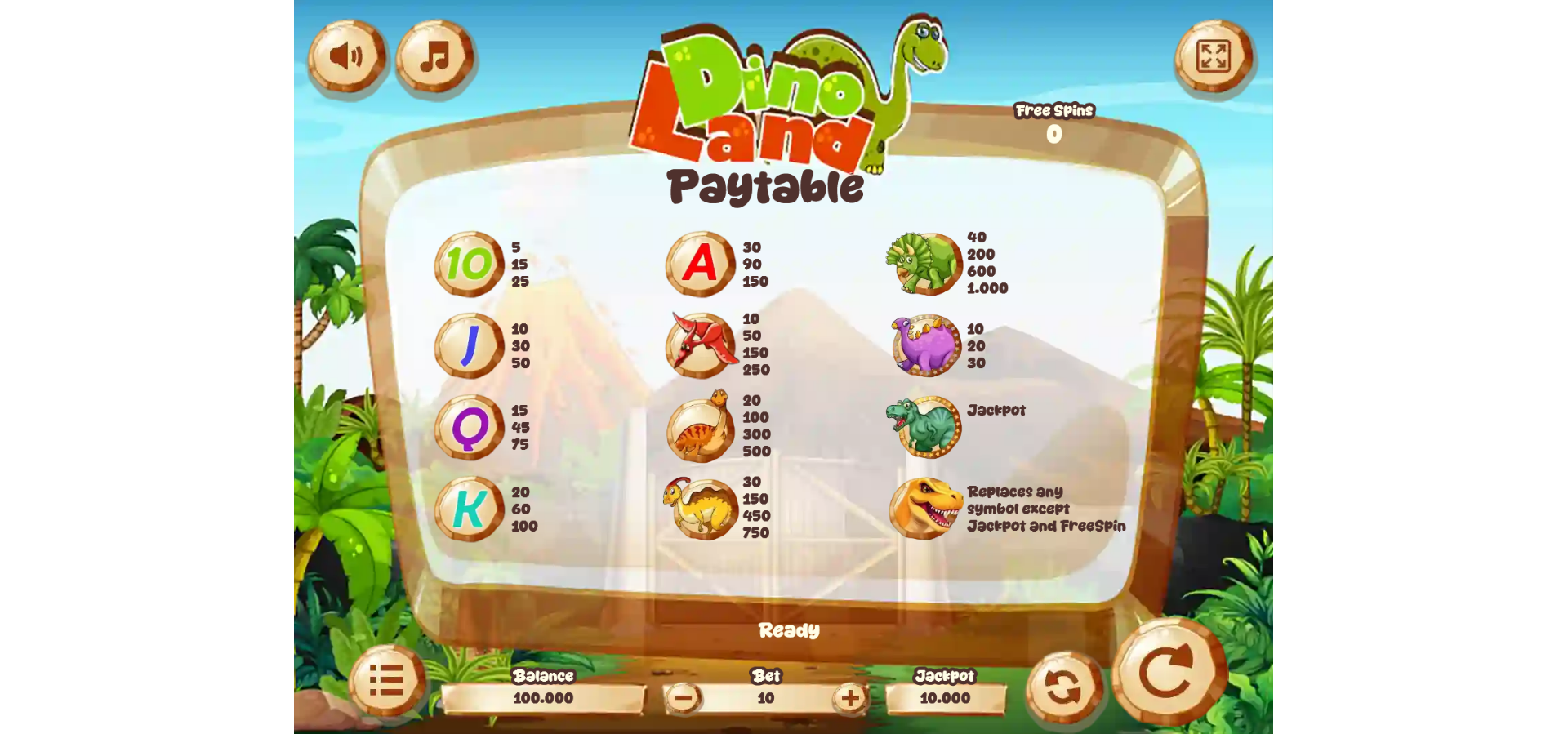The height and width of the screenshot is (734, 1568).
Task: Decrease the bet with the minus button
Action: [x=684, y=699]
